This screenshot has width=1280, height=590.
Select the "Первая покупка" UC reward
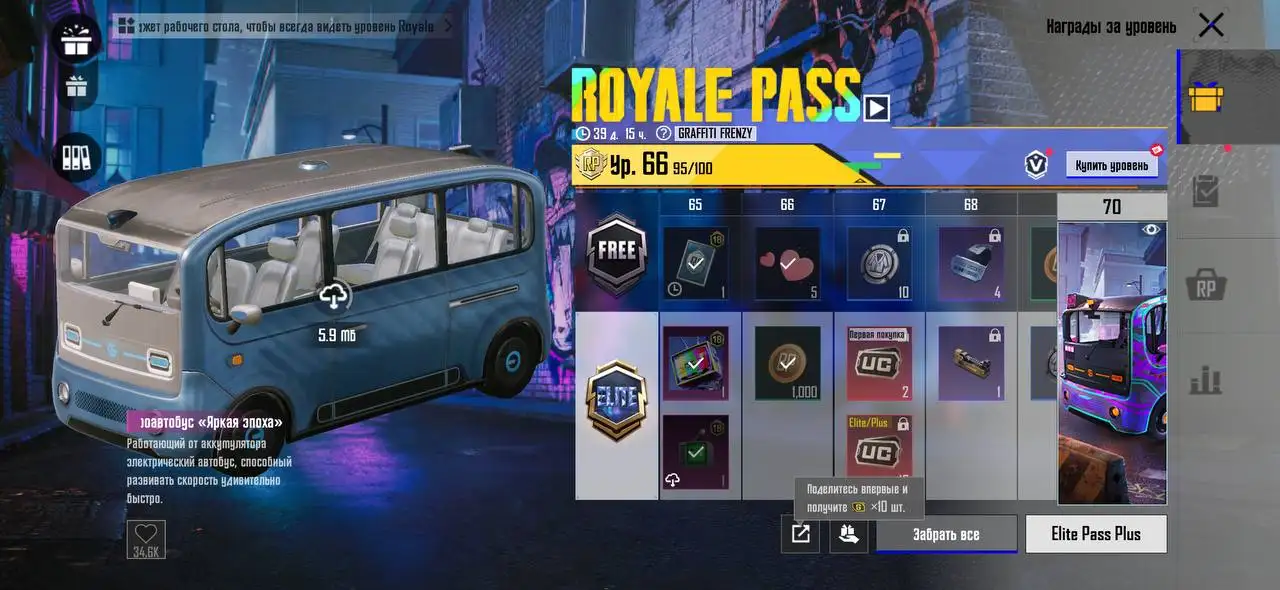tap(879, 364)
